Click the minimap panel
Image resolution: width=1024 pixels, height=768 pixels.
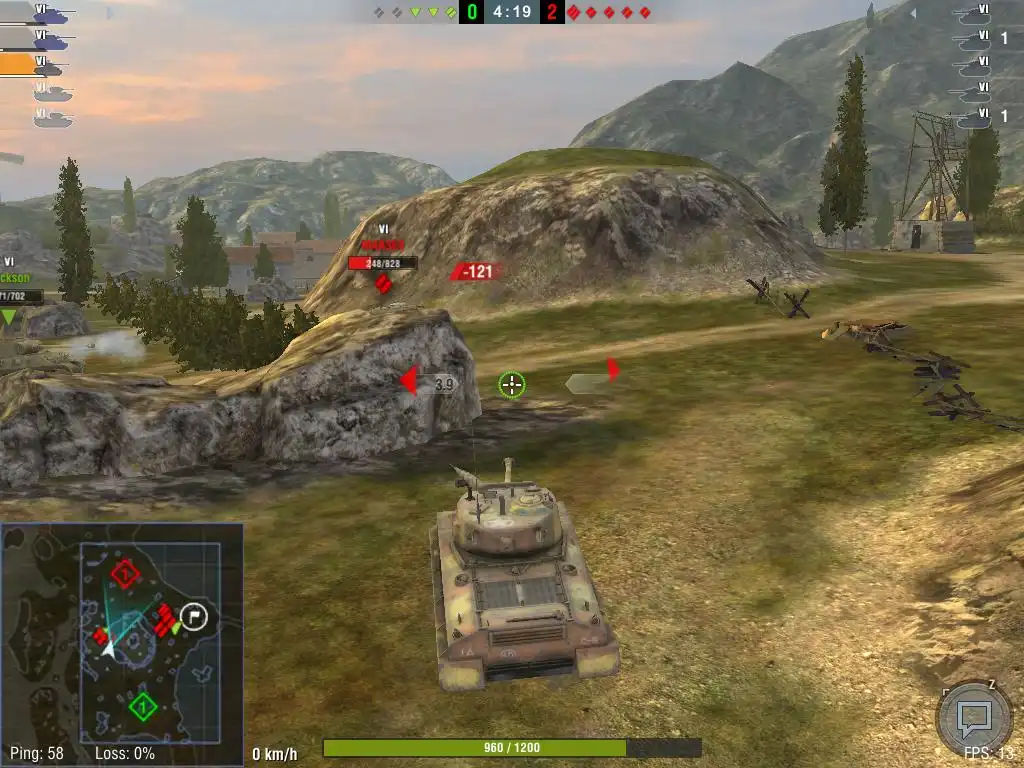point(122,644)
